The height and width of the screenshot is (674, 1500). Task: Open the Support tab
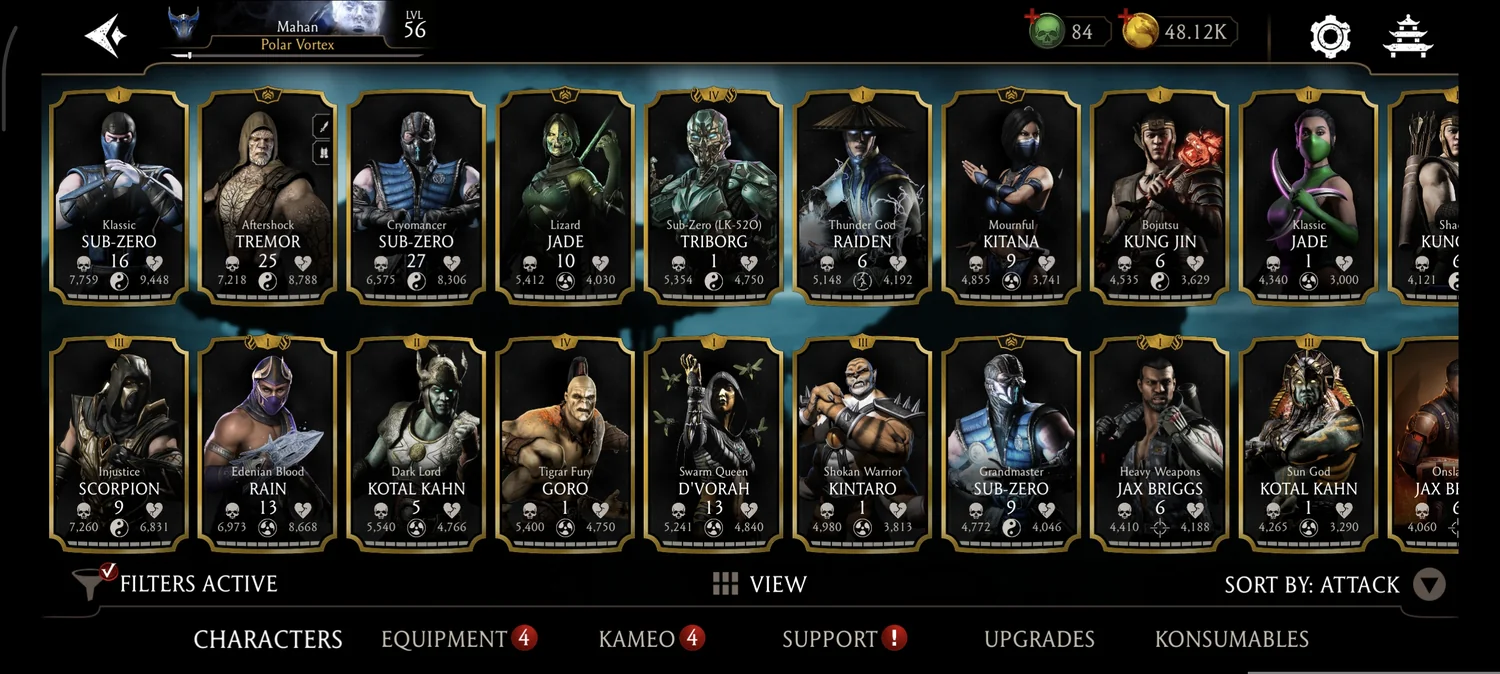coord(830,639)
